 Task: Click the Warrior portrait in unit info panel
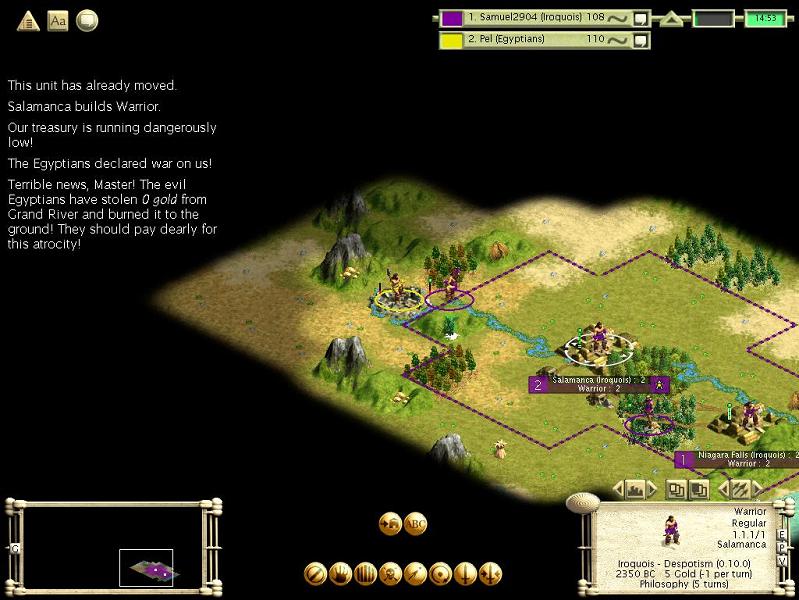click(x=668, y=530)
